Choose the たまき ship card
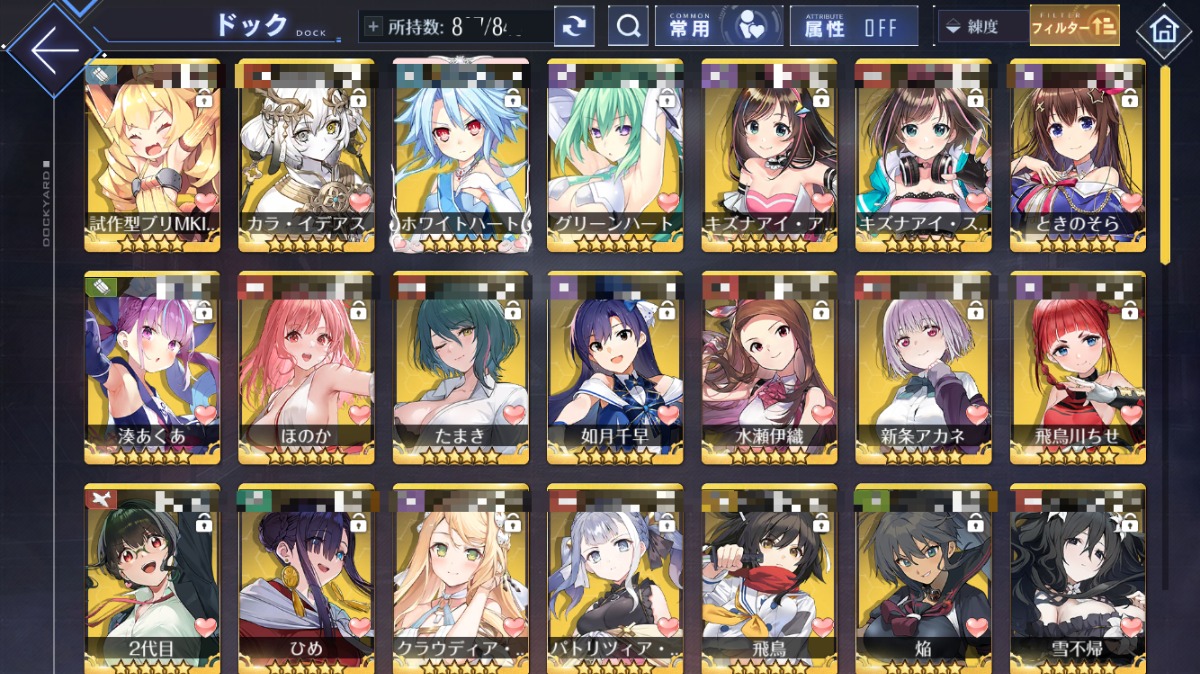The height and width of the screenshot is (674, 1200). click(460, 368)
